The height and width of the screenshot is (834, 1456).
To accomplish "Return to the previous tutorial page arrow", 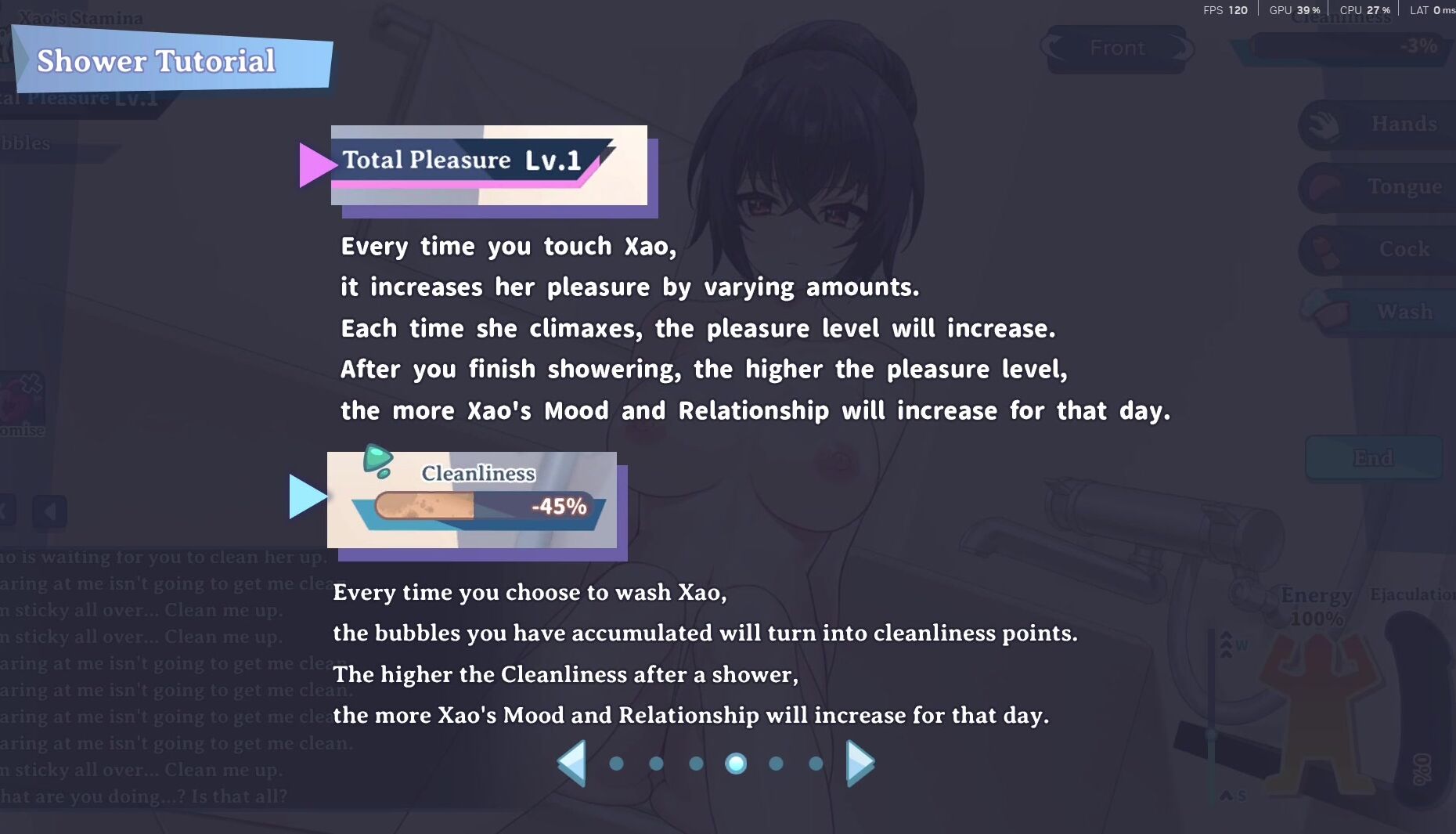I will coord(572,763).
